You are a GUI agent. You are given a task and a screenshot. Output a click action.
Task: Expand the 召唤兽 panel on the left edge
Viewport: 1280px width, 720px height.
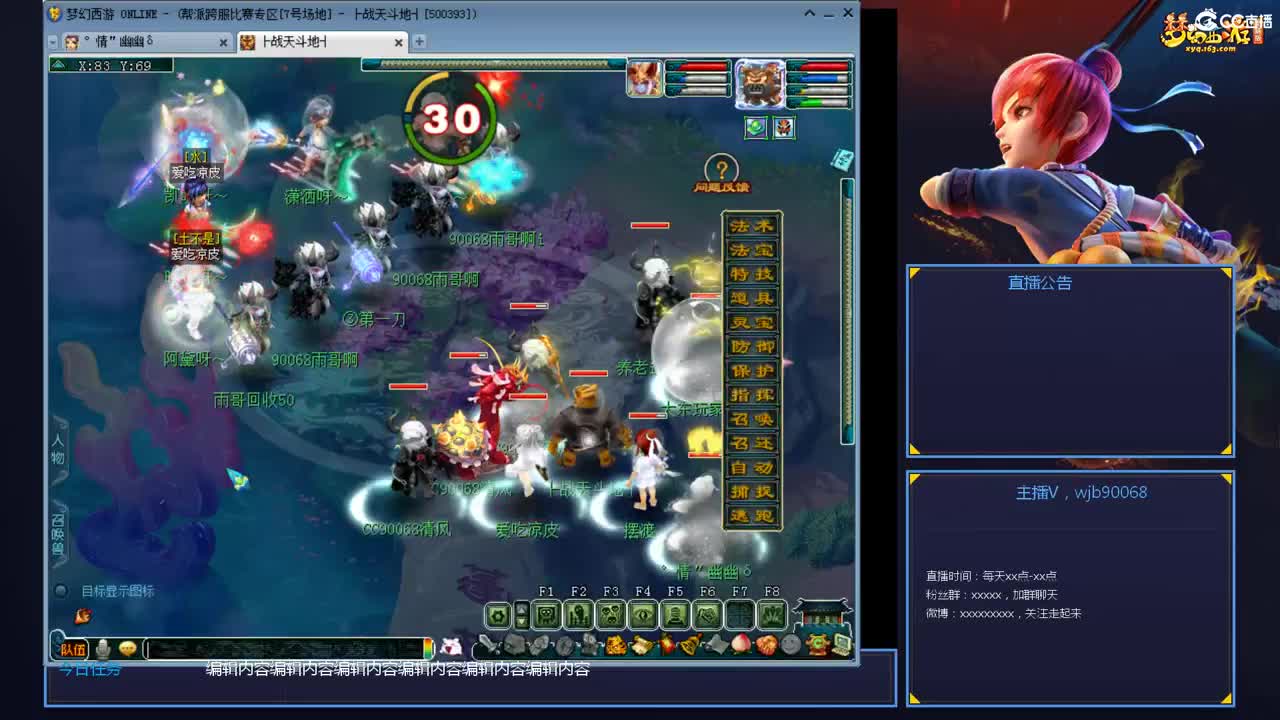pyautogui.click(x=55, y=525)
